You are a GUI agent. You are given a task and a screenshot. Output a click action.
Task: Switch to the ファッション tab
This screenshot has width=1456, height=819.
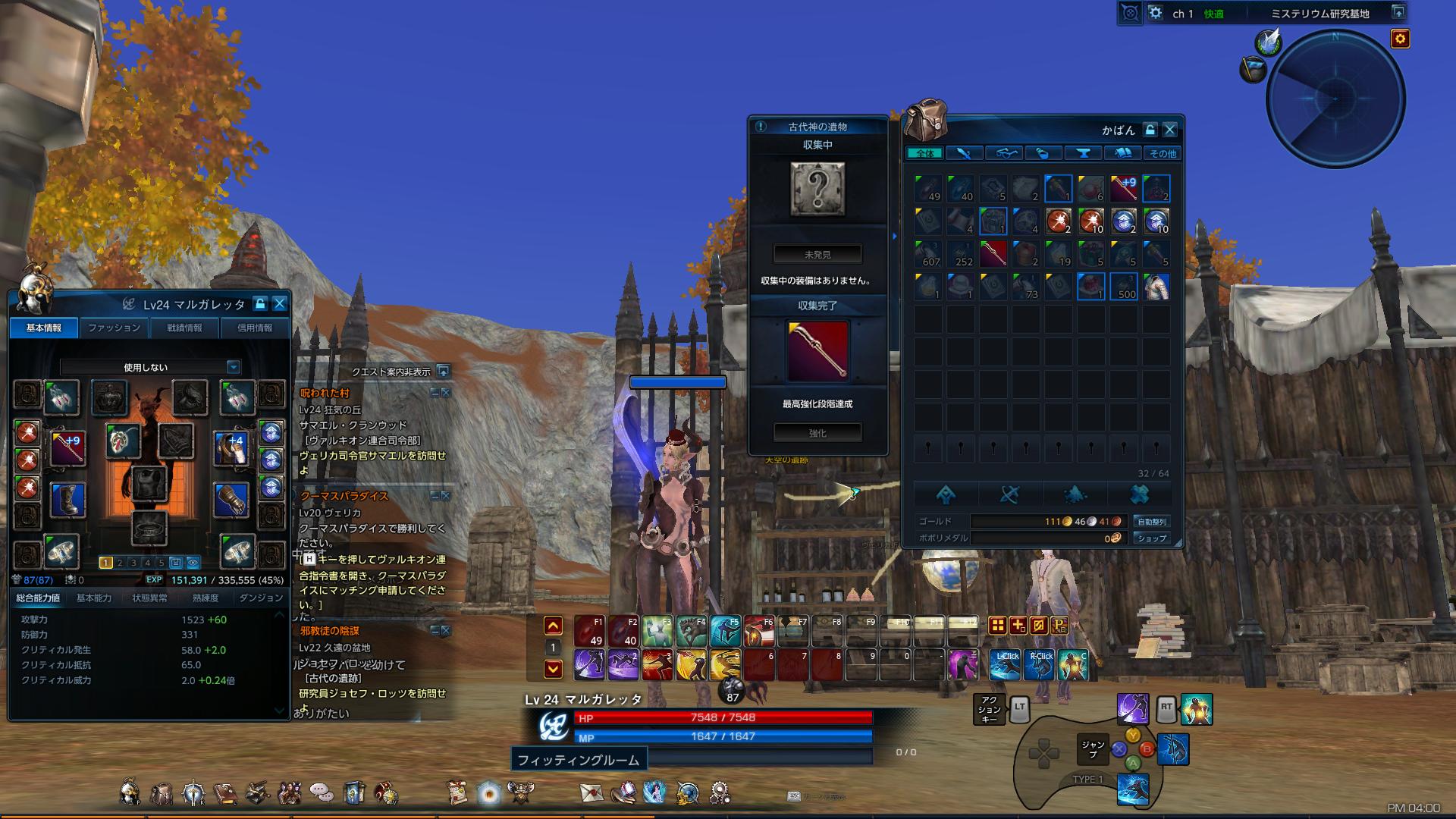(x=114, y=328)
